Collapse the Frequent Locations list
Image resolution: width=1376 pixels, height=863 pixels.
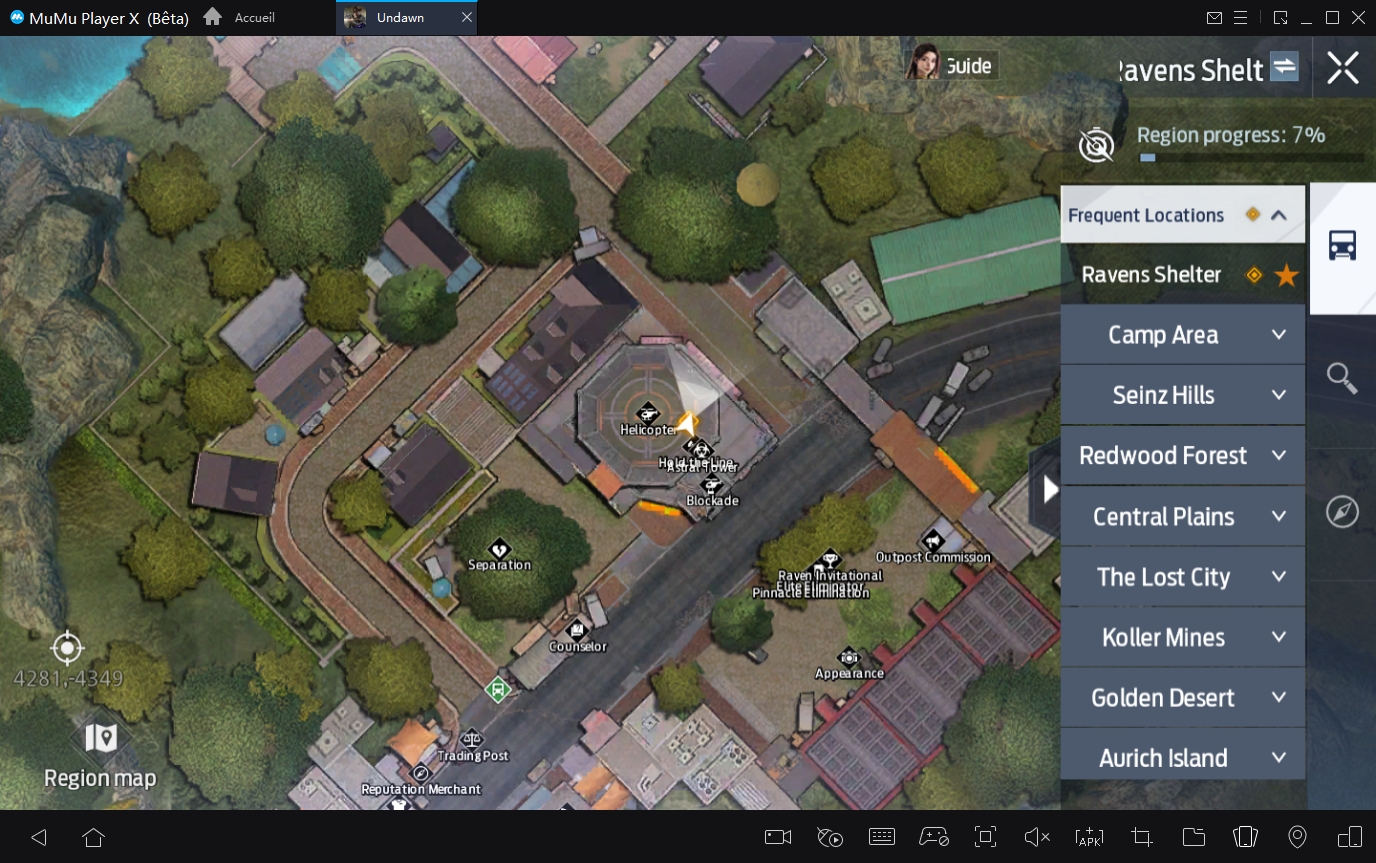(1278, 215)
